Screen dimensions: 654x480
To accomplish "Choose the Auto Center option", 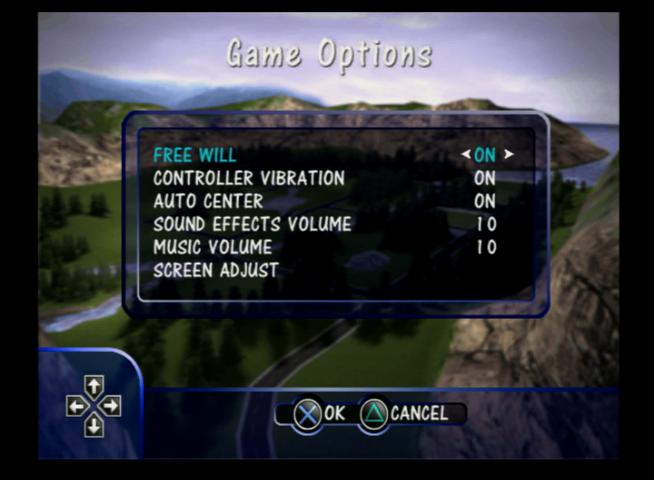I will (x=208, y=201).
